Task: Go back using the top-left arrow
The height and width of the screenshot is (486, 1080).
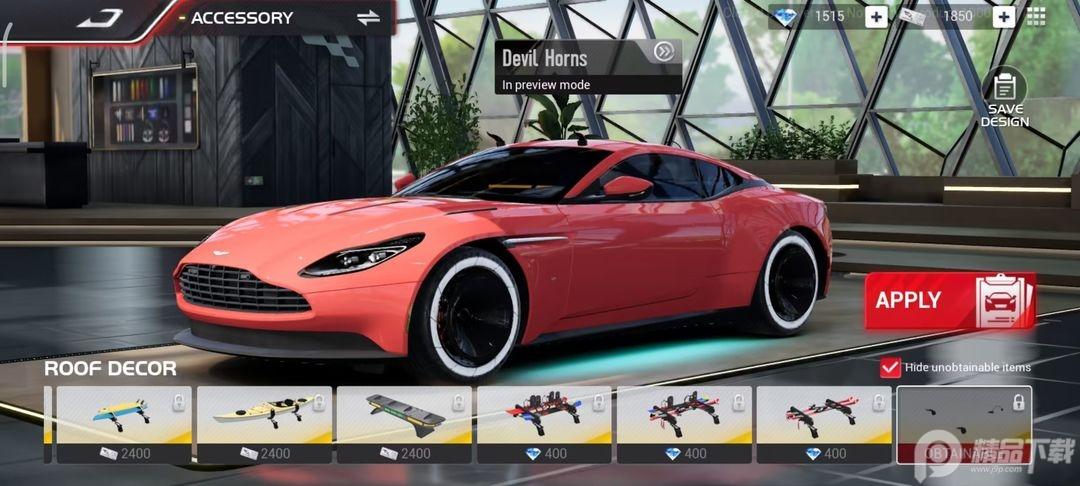Action: tap(97, 17)
